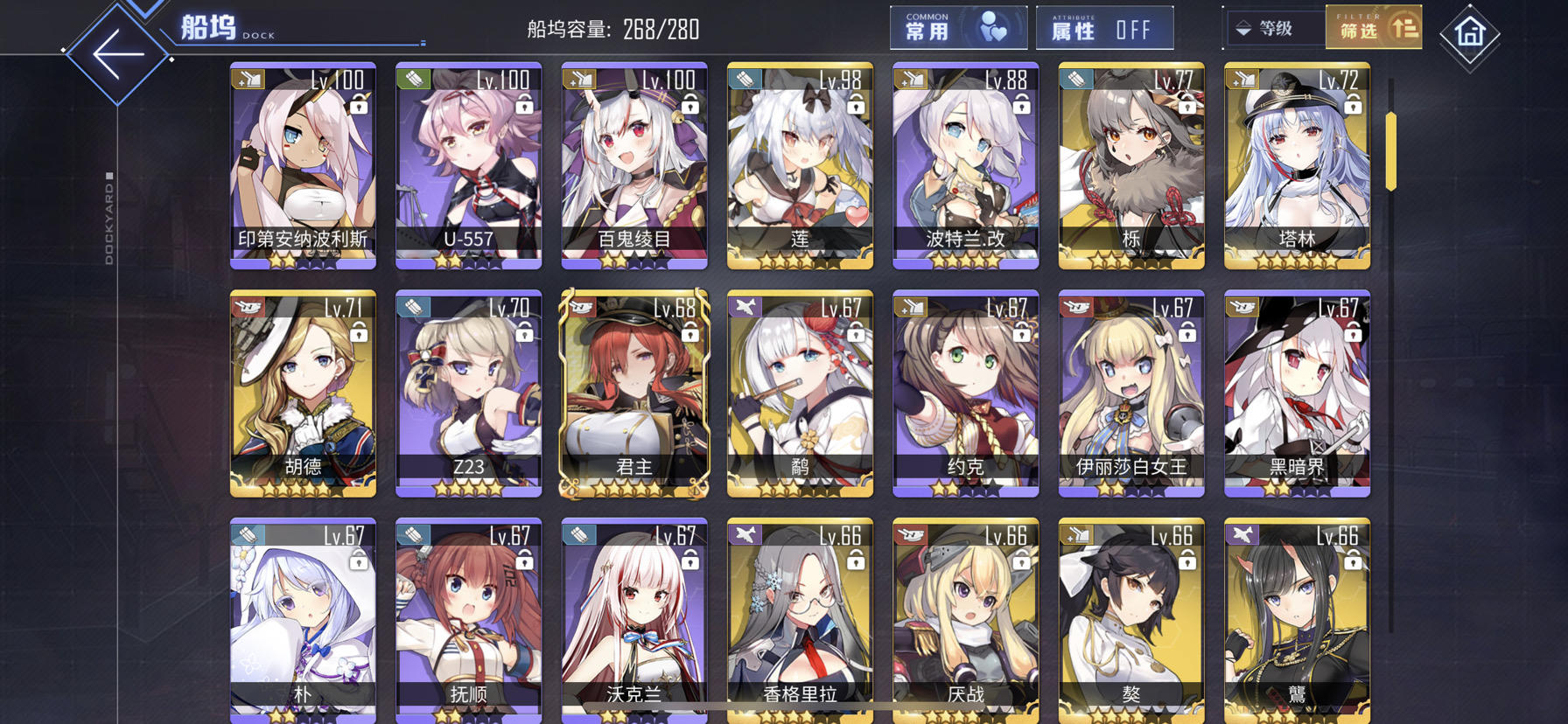Click the home icon in the top-right corner
This screenshot has height=724, width=1568.
tap(1469, 33)
